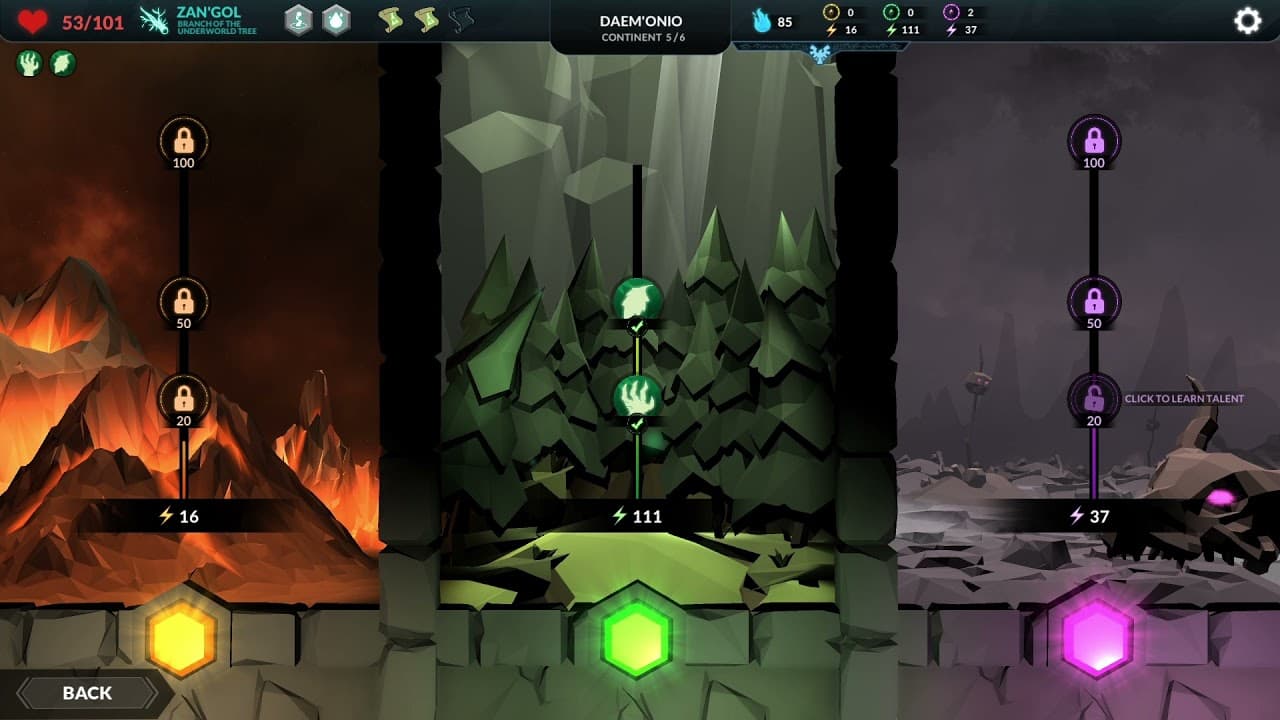1280x720 pixels.
Task: Select the purple hexagon gem
Action: (1097, 638)
